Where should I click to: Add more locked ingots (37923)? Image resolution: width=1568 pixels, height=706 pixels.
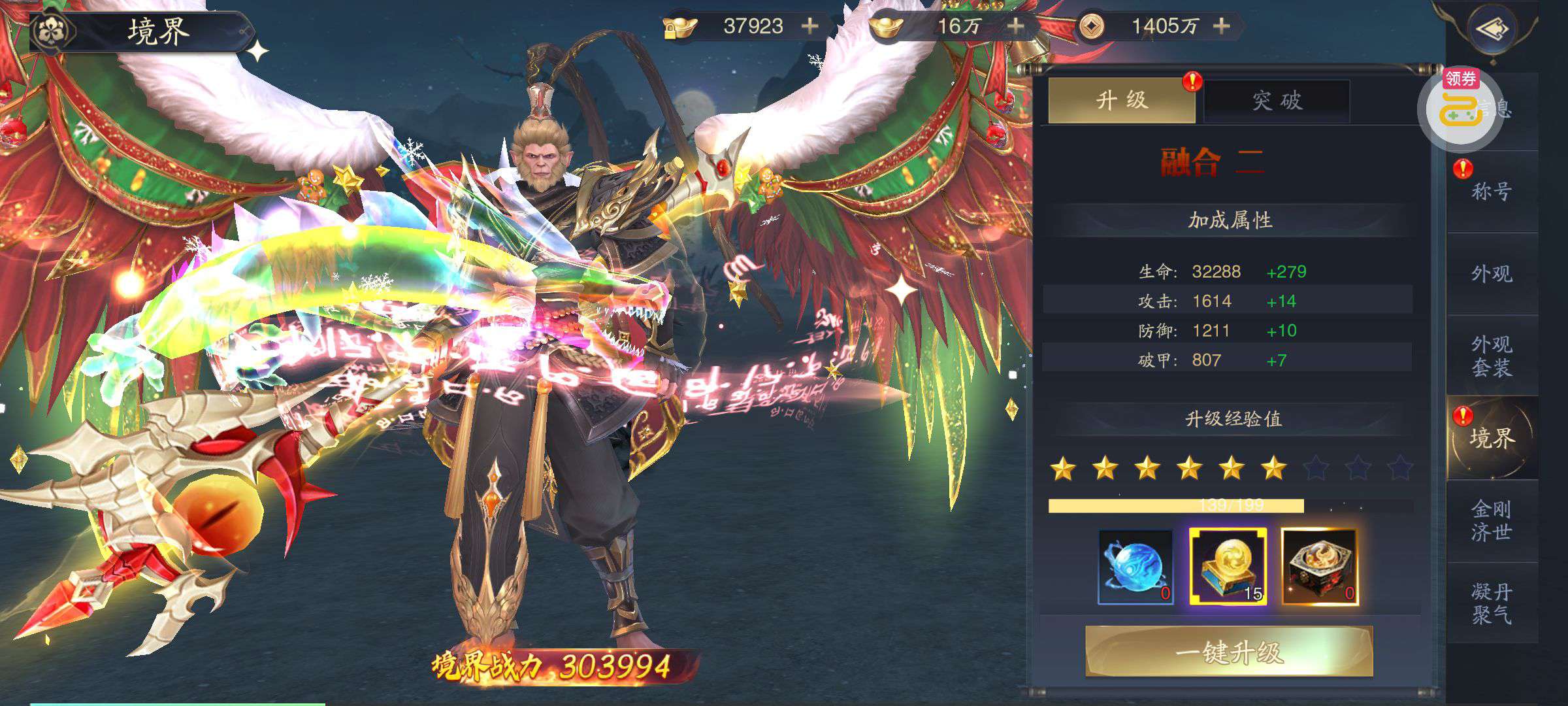click(810, 26)
